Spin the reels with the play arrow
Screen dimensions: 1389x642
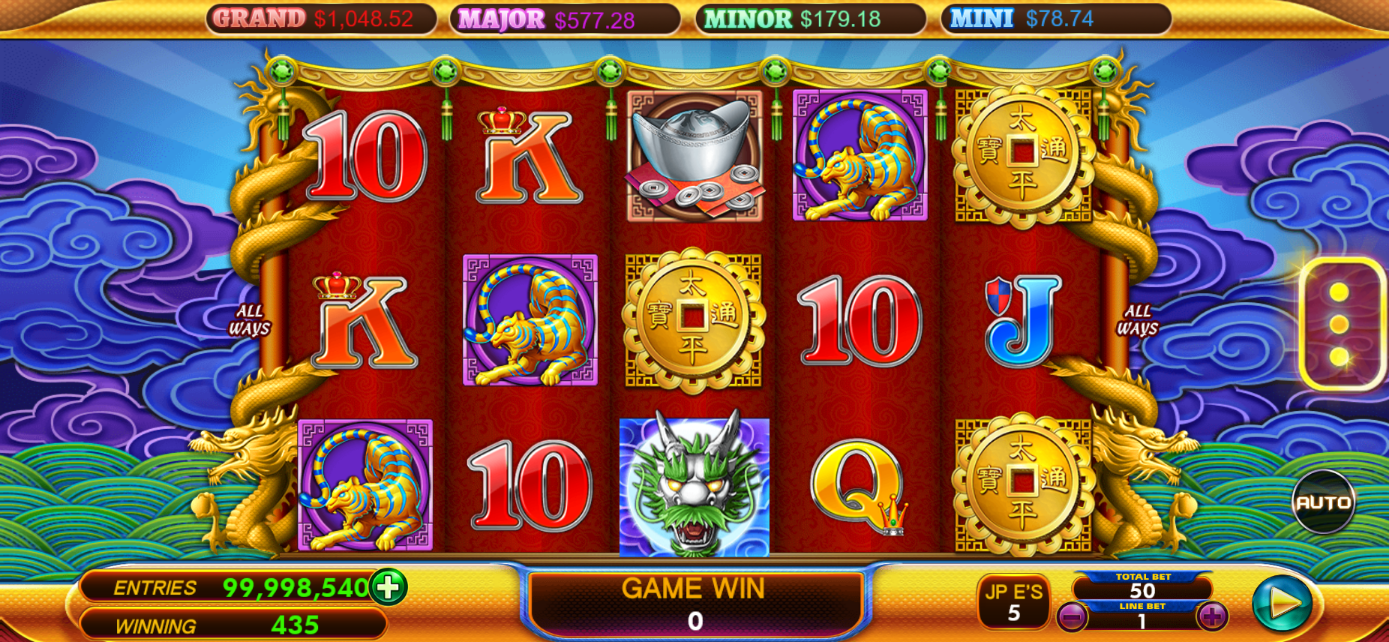click(x=1283, y=602)
